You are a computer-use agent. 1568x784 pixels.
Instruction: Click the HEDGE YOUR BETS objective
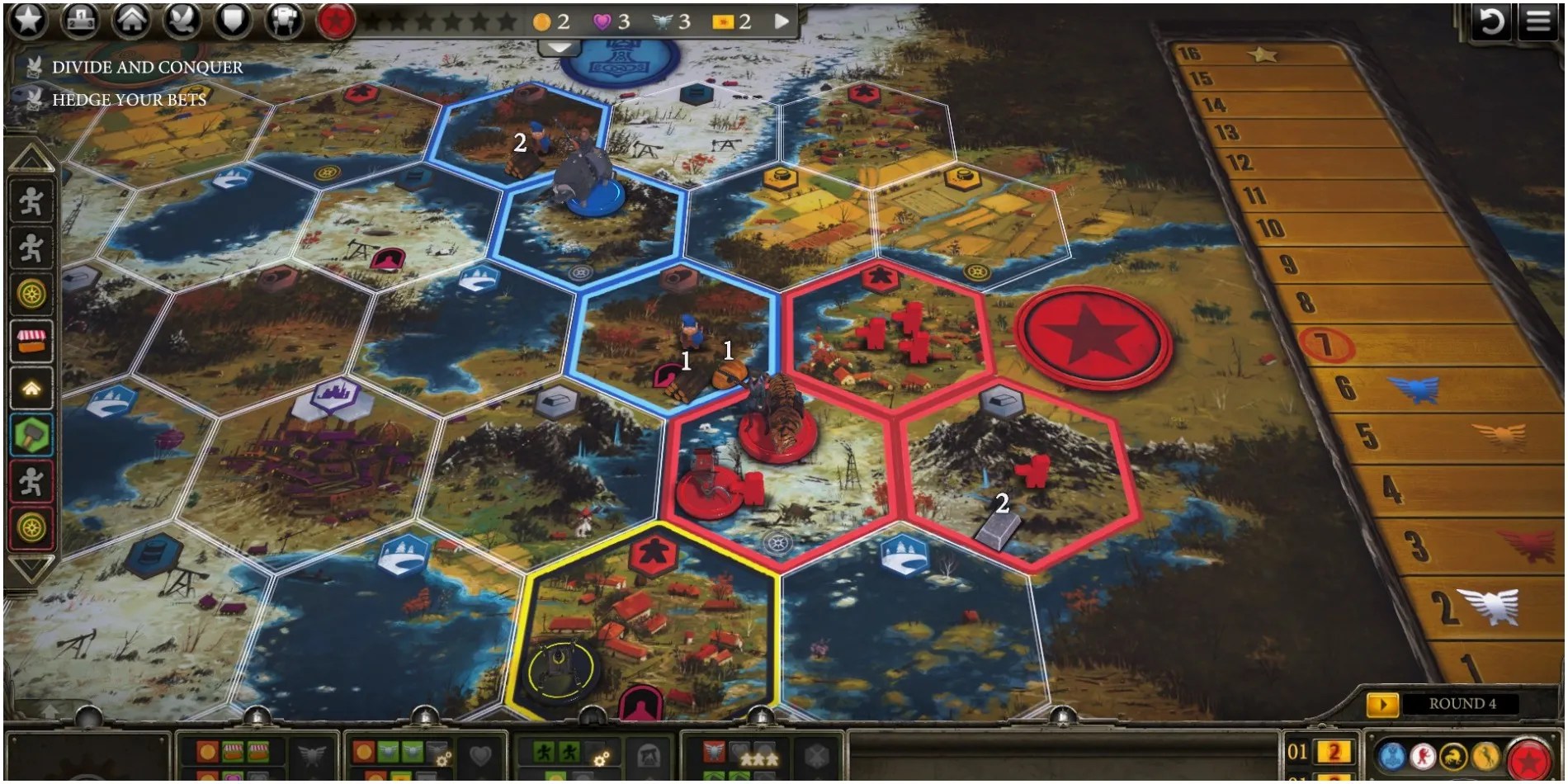(x=130, y=100)
